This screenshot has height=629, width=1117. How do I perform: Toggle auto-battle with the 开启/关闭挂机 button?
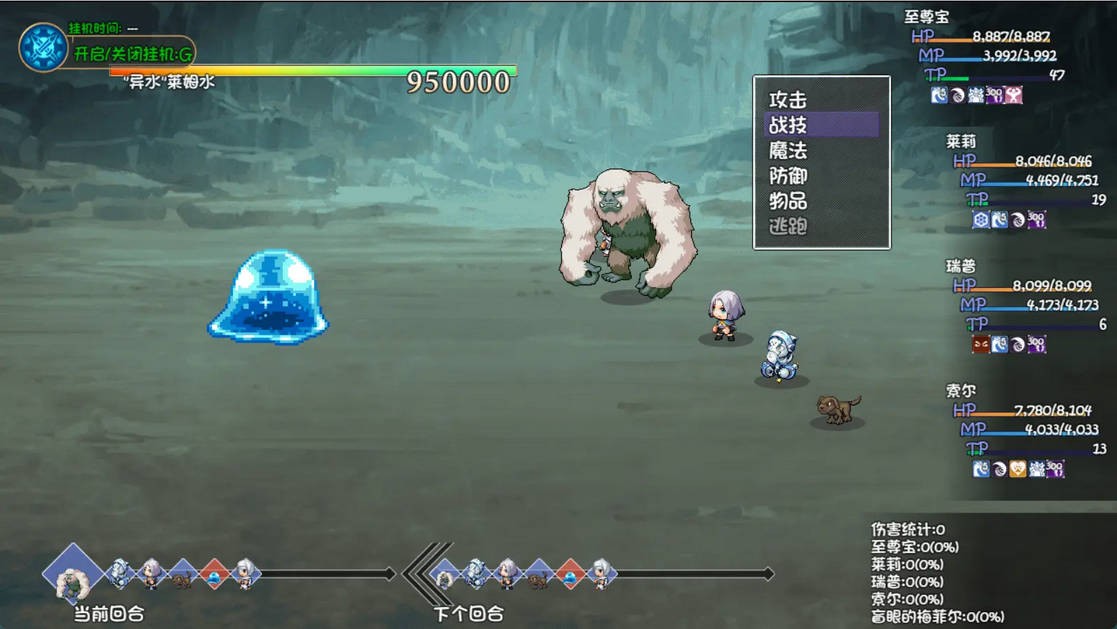tap(132, 53)
